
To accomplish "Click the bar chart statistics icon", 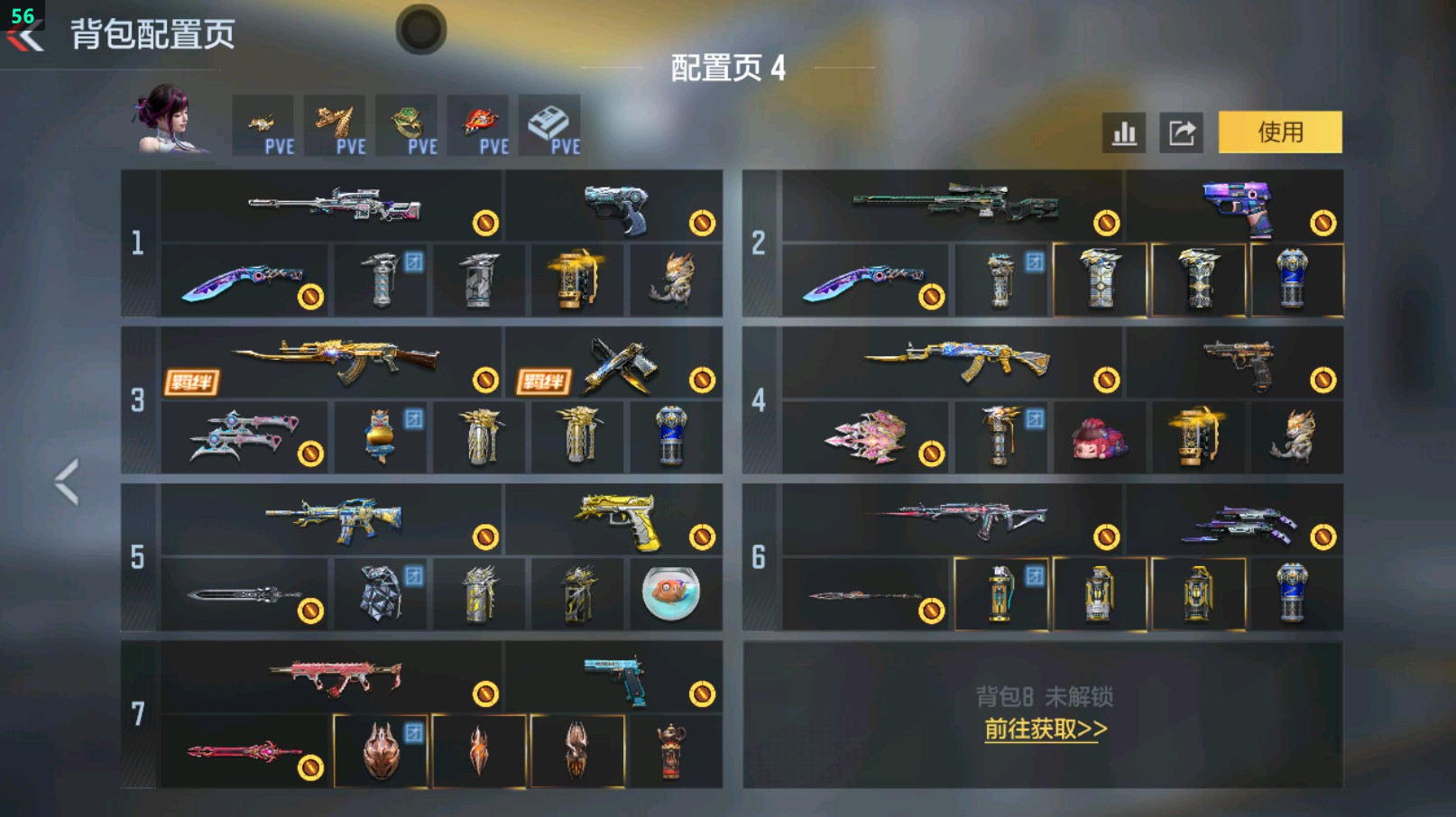I will 1122,132.
